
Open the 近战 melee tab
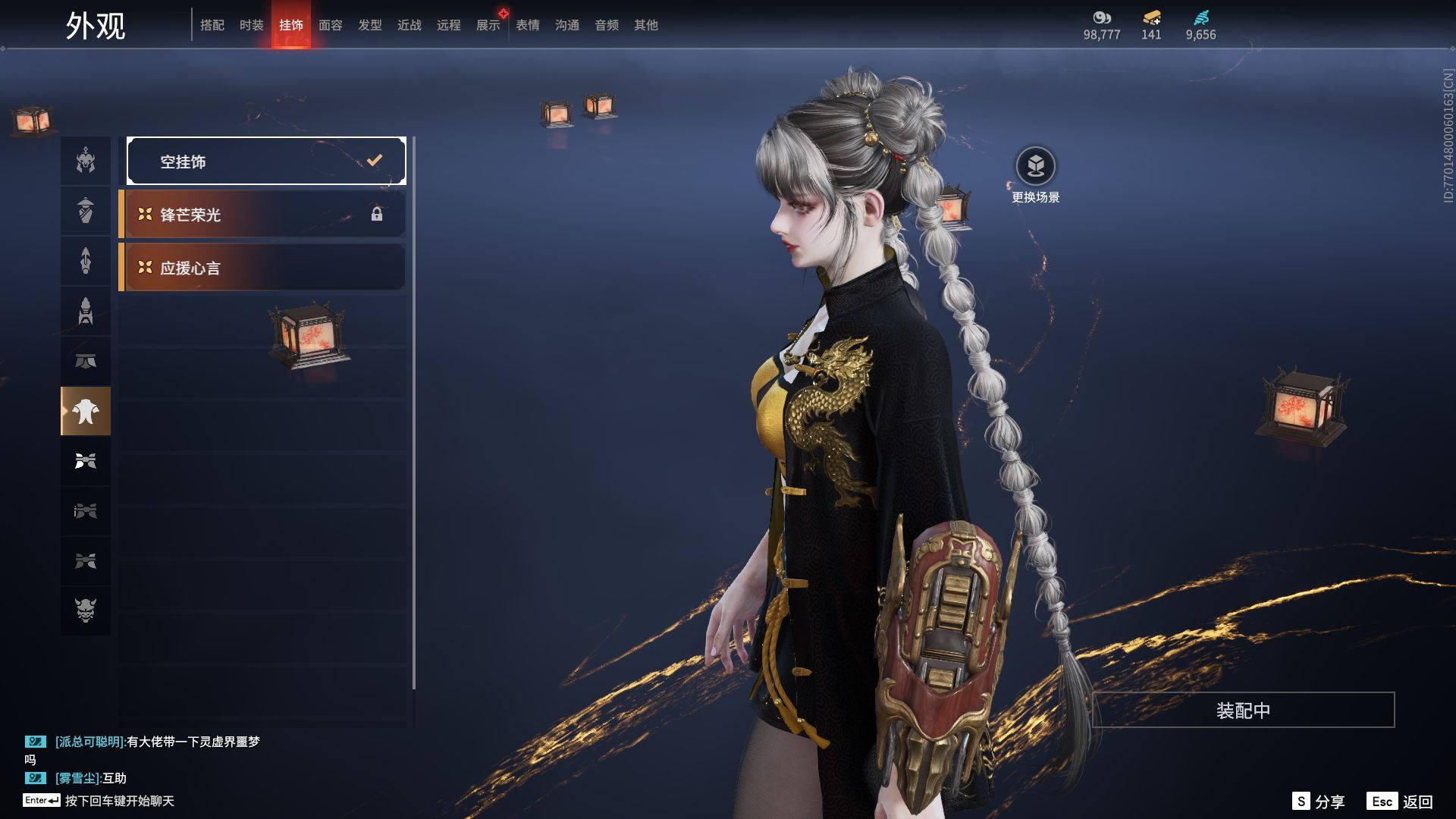coord(409,25)
